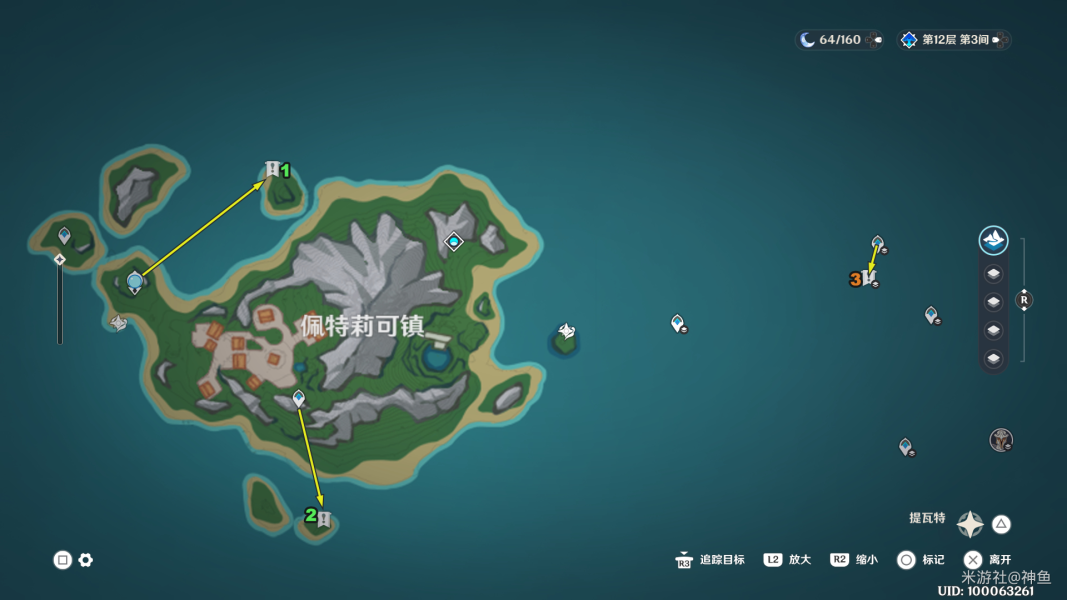The height and width of the screenshot is (600, 1067).
Task: Open the 提瓦特 region switcher star icon
Action: point(970,524)
